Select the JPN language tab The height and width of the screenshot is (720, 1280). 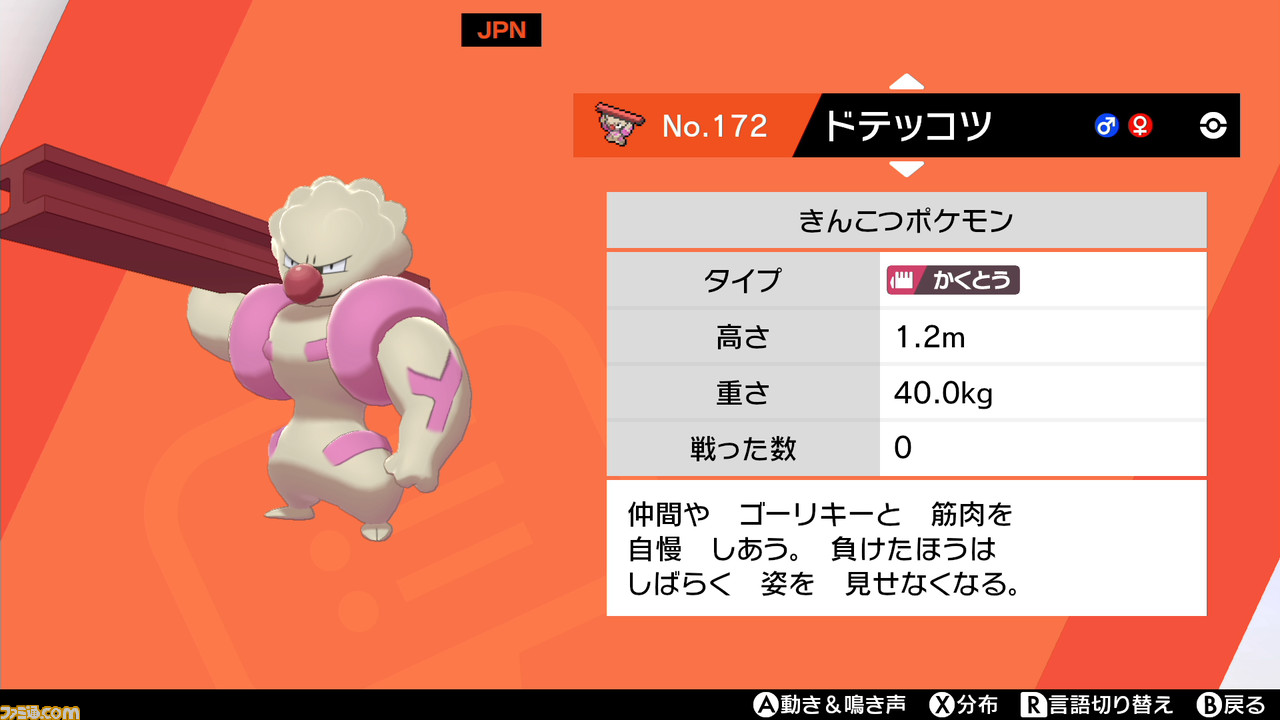(x=500, y=30)
